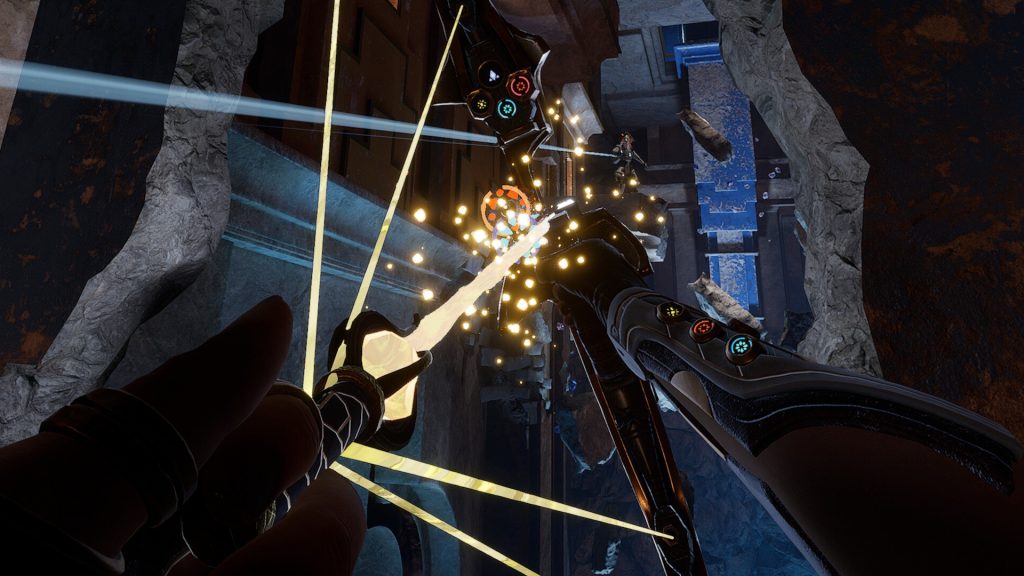
Task: Select the white arrowhead icon on the bow
Action: [492, 74]
